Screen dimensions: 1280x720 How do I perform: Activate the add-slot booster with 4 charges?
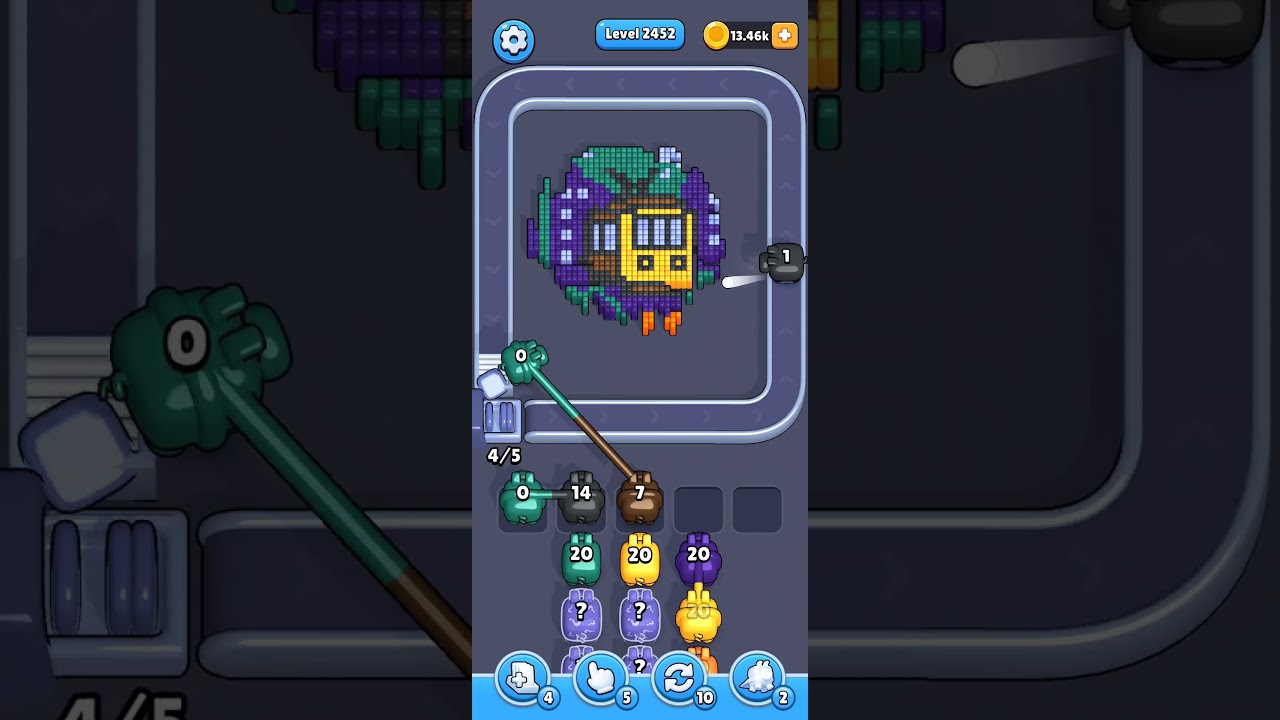[521, 678]
